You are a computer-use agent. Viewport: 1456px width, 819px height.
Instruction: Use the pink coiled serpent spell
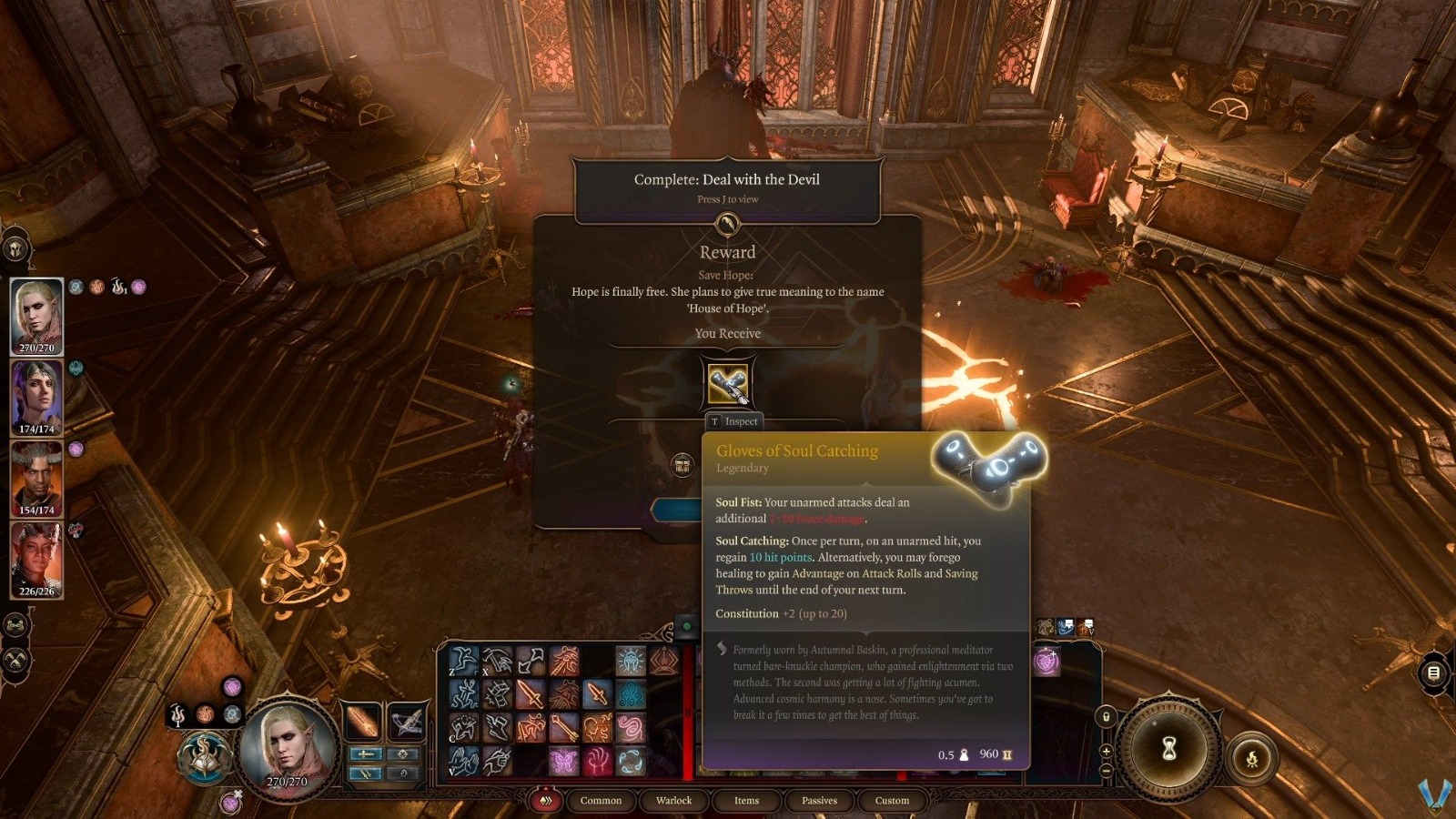coord(630,727)
